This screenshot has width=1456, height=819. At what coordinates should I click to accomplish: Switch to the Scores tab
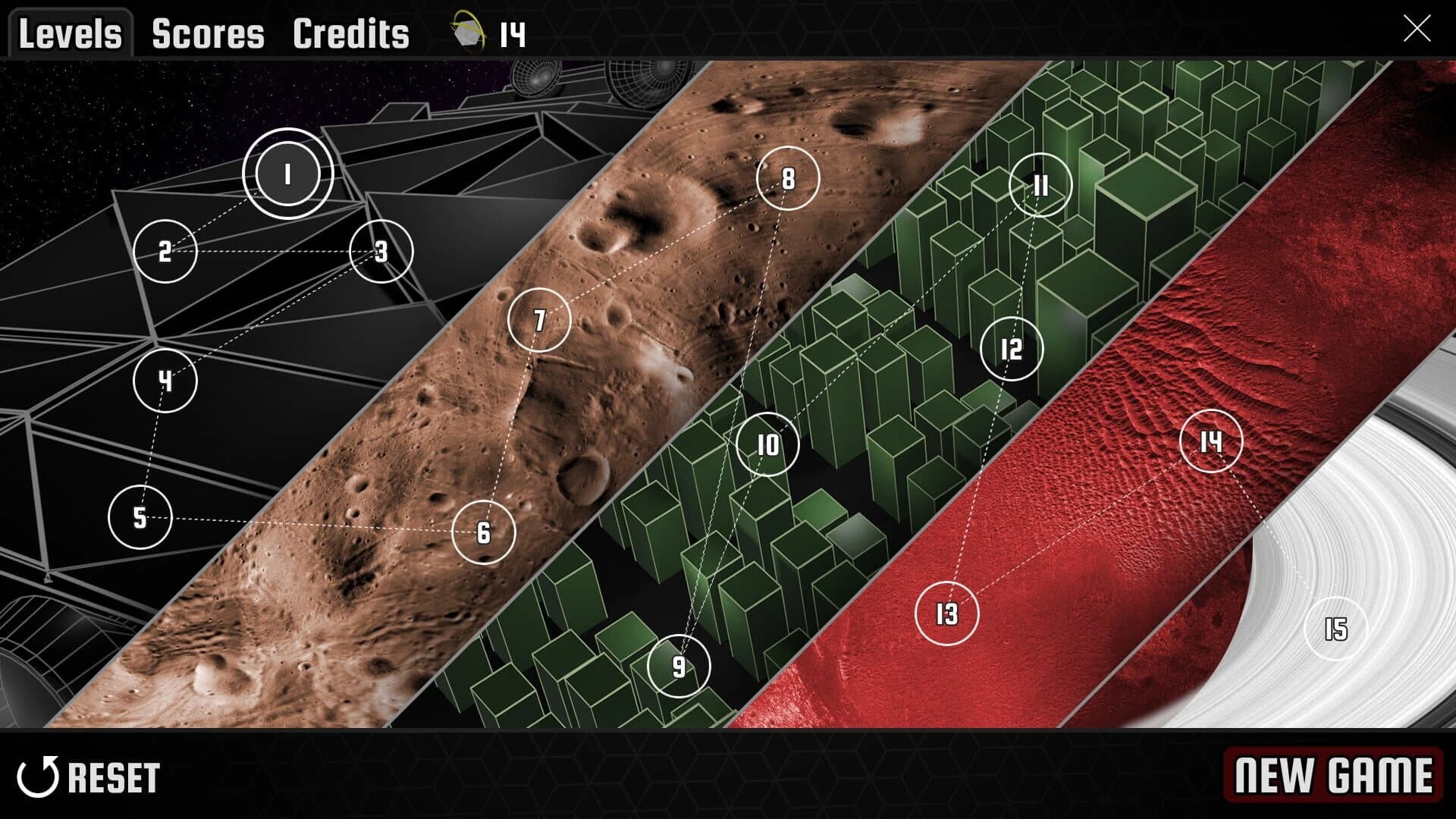point(207,32)
